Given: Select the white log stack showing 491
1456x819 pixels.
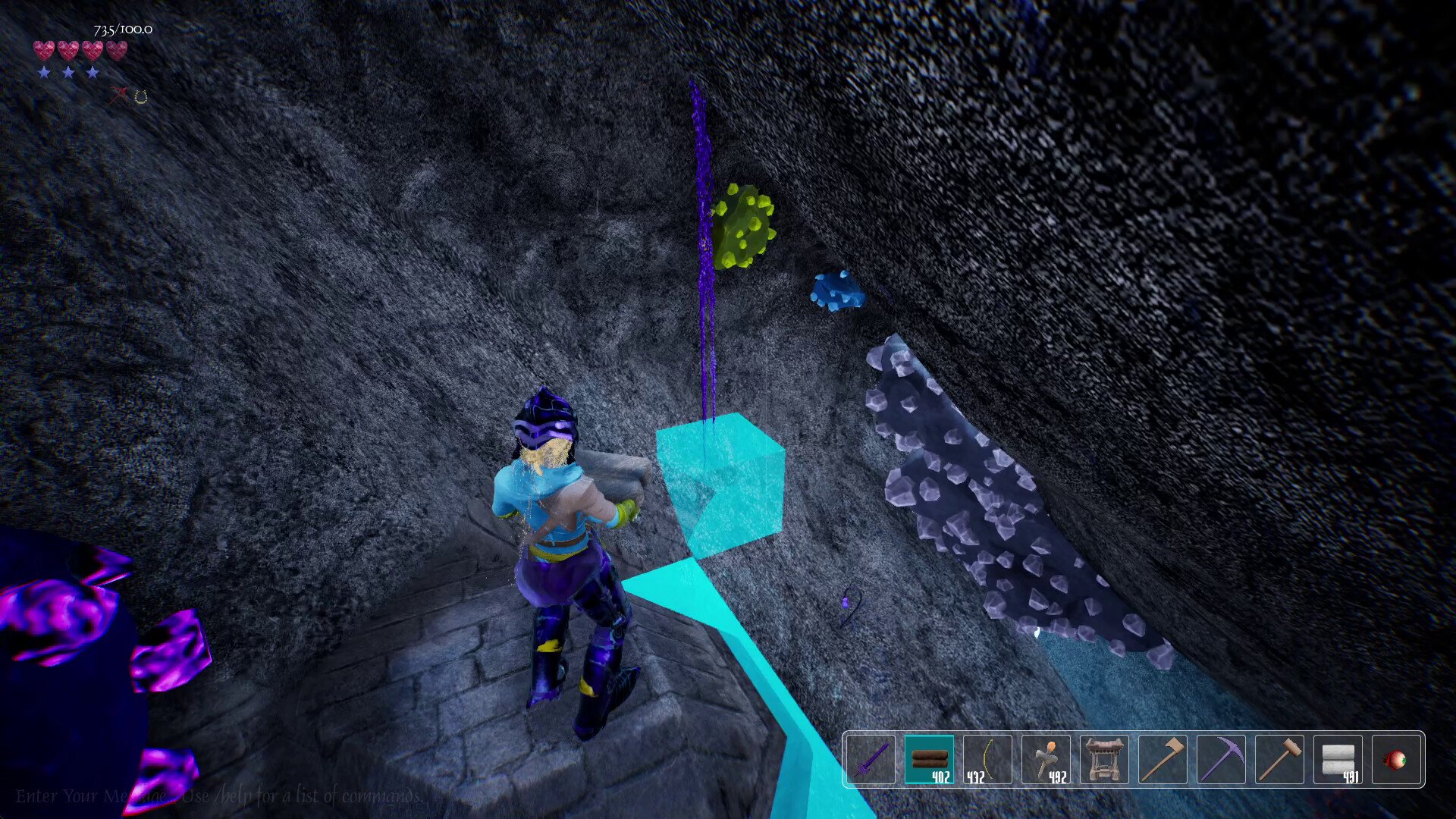Looking at the screenshot, I should tap(1339, 761).
